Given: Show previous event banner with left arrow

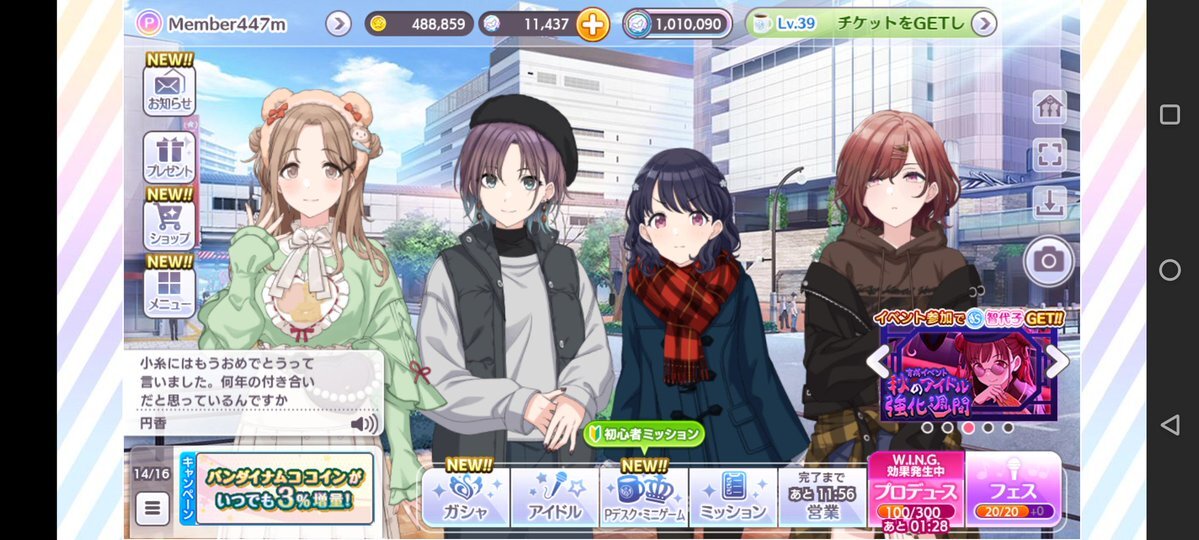Looking at the screenshot, I should click(x=877, y=362).
